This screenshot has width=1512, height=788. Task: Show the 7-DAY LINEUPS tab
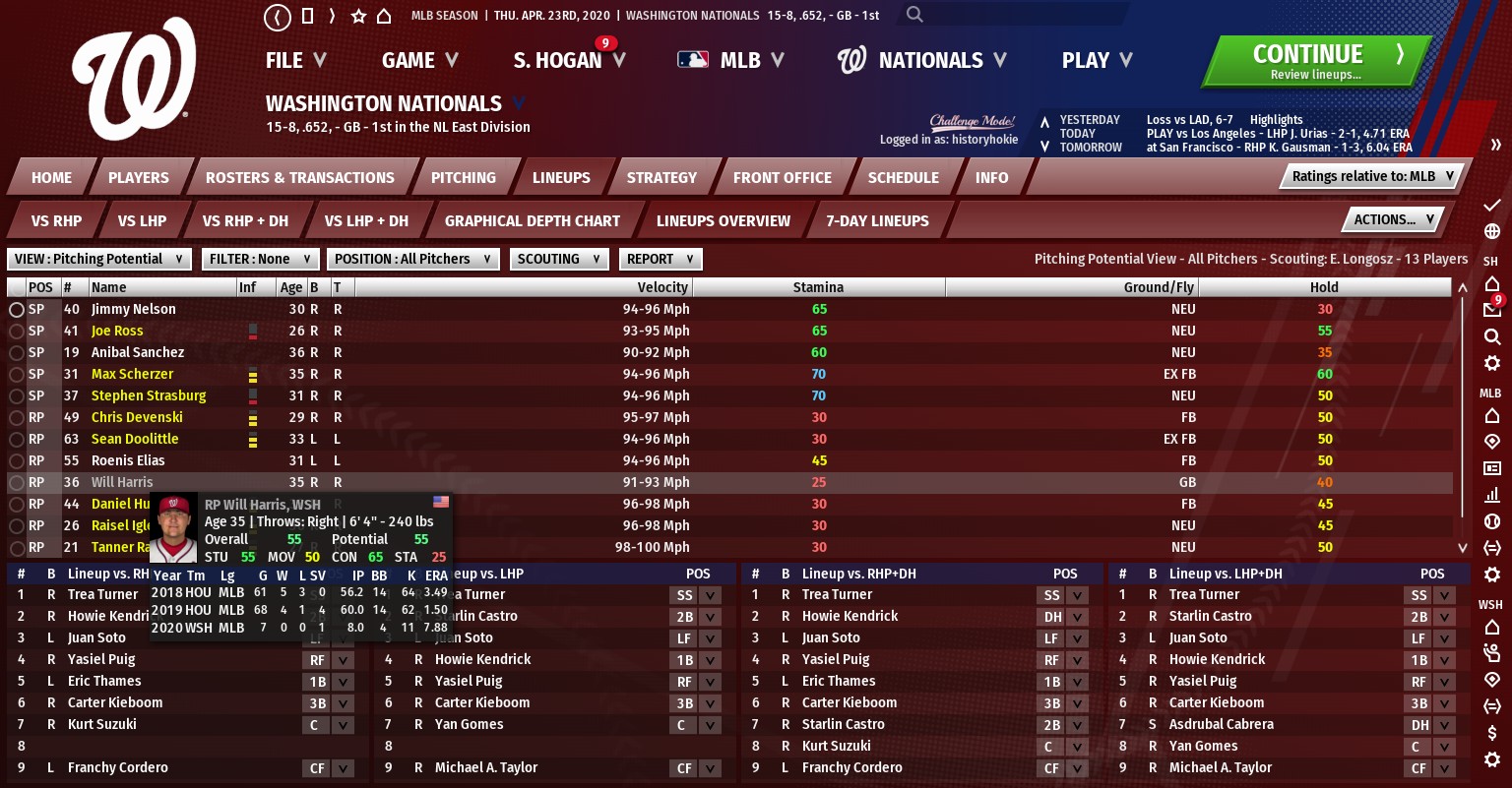[x=877, y=221]
